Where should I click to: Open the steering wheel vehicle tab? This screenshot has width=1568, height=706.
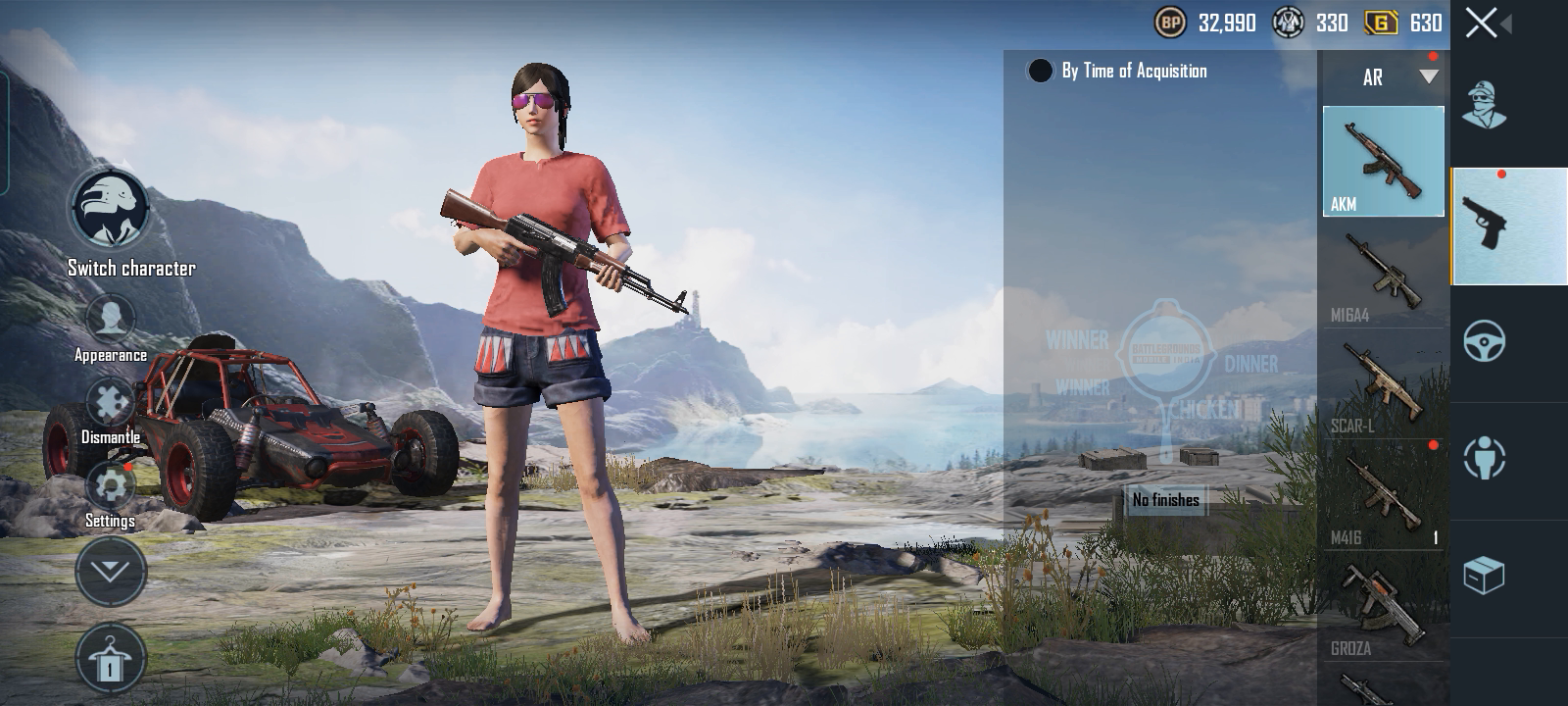tap(1485, 341)
